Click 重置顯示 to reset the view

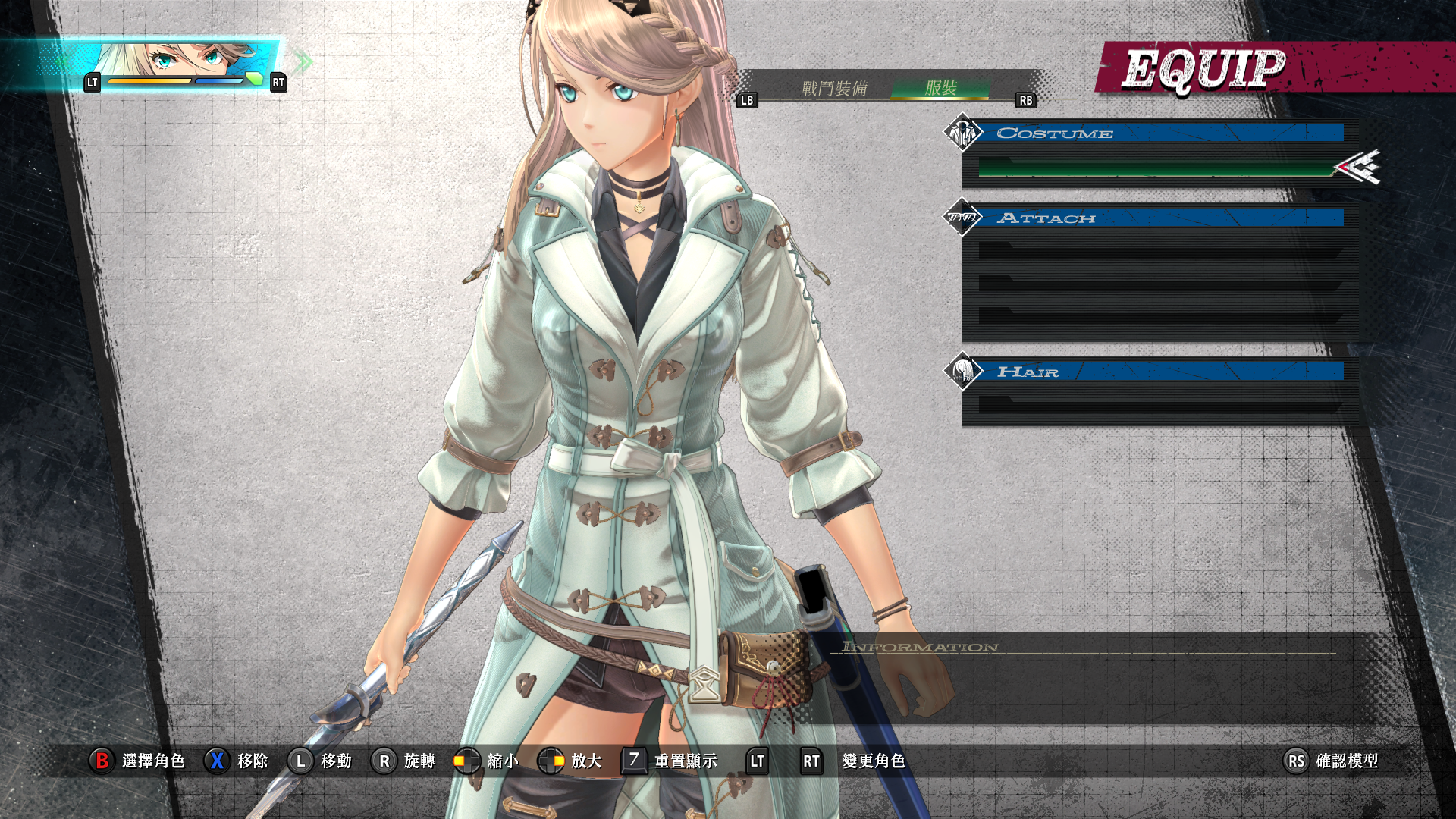(x=683, y=762)
